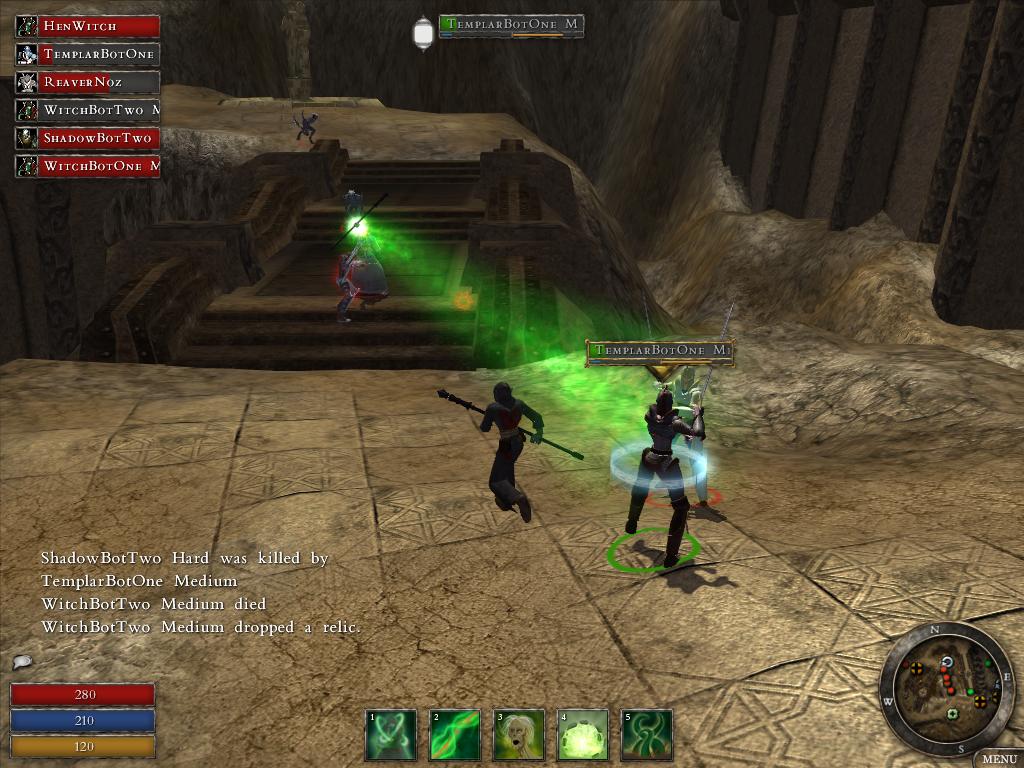This screenshot has width=1024, height=768.
Task: Select TemplarBotOne in the player list
Action: (88, 54)
